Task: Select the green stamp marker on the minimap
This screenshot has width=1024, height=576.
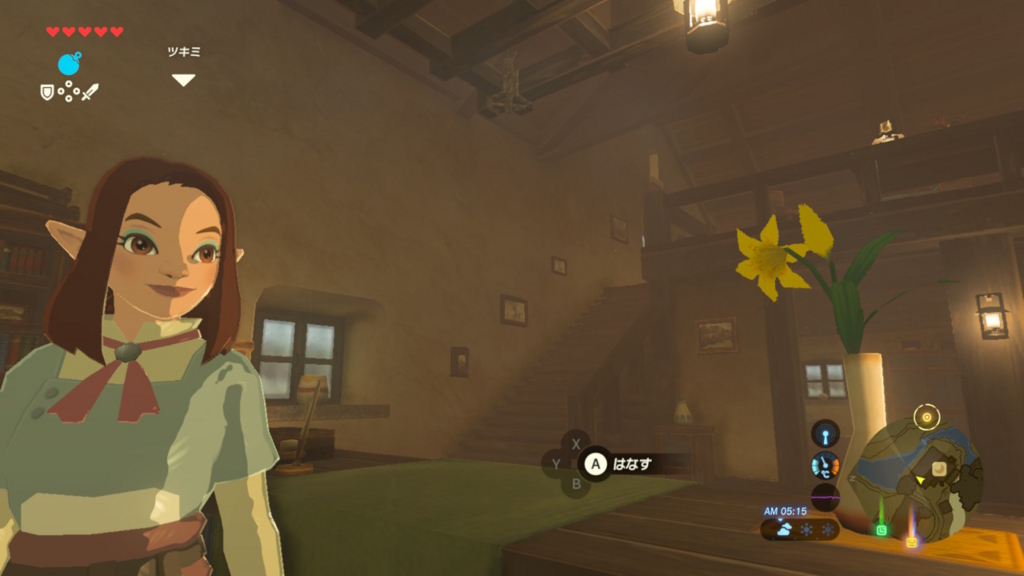Action: click(881, 529)
